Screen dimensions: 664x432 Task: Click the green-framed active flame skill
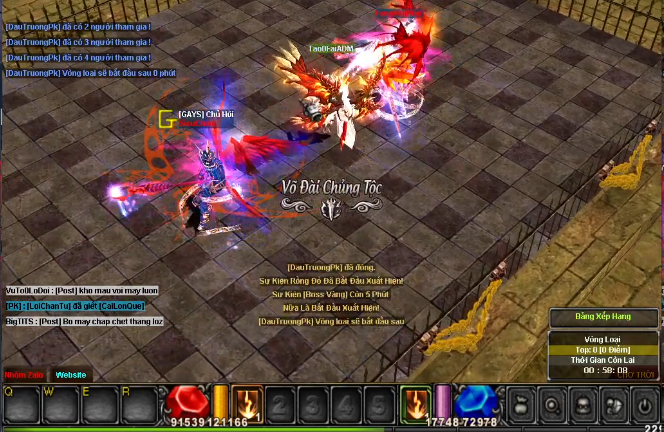pos(415,404)
